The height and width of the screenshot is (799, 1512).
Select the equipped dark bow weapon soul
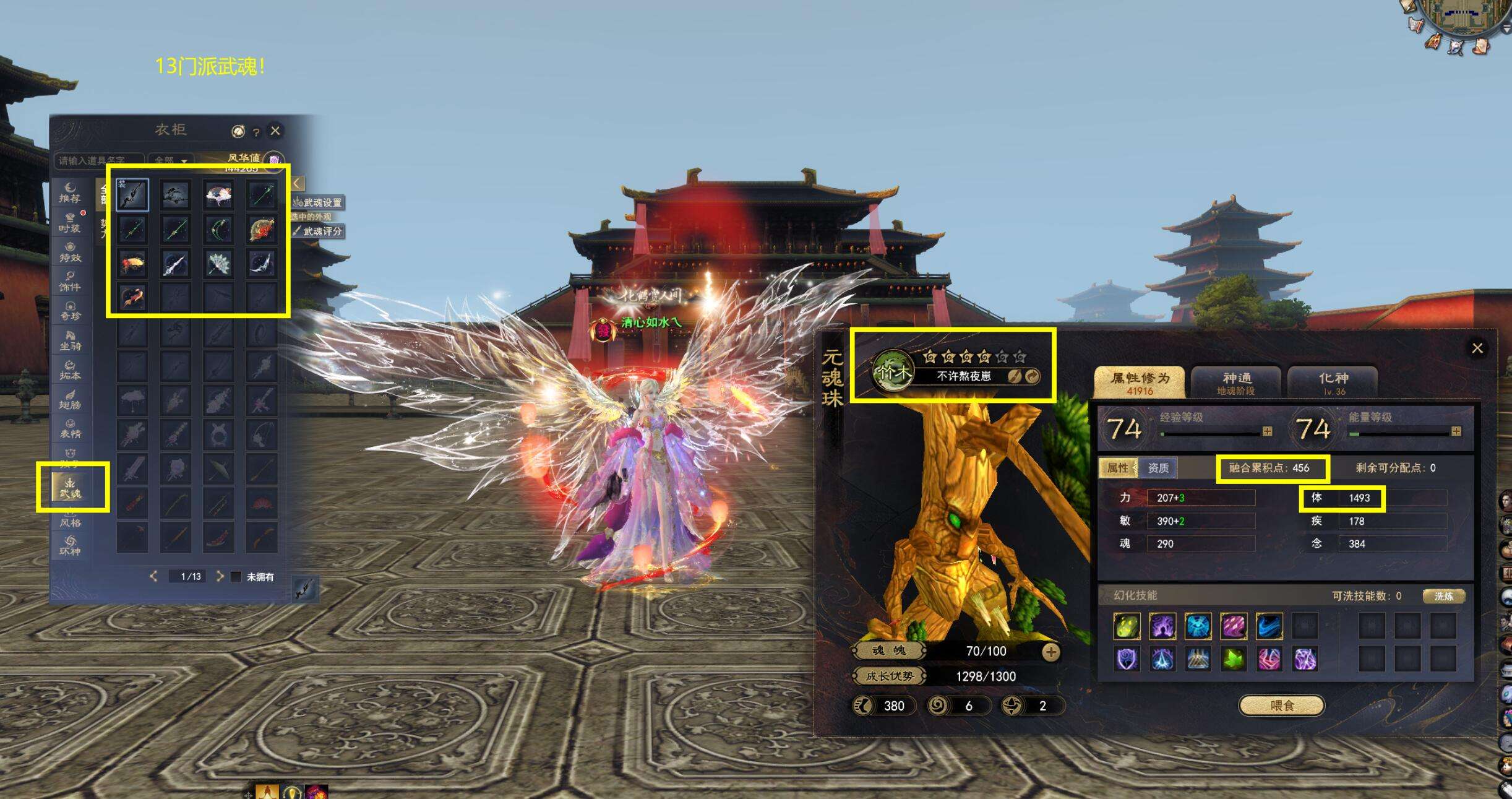point(132,195)
